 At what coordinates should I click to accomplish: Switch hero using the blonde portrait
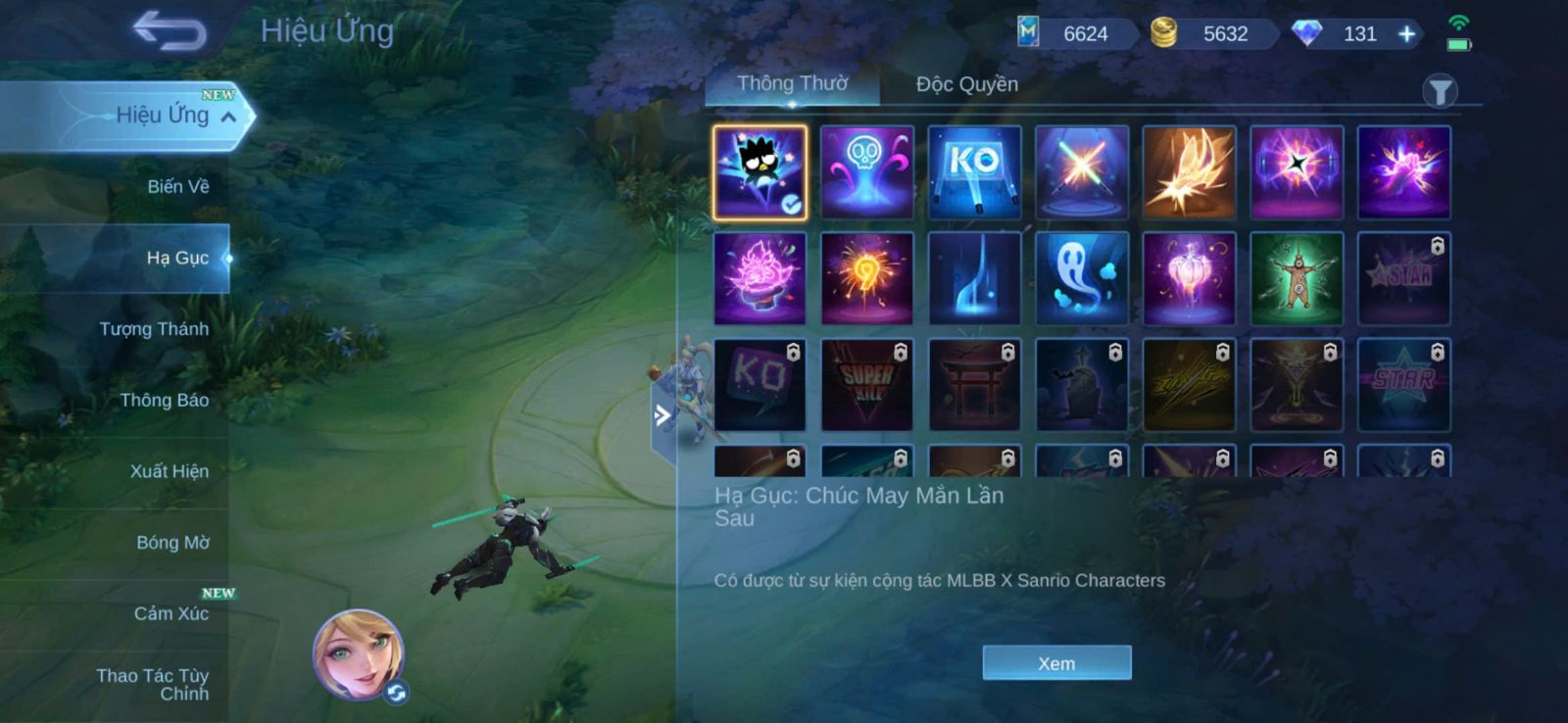pyautogui.click(x=358, y=653)
